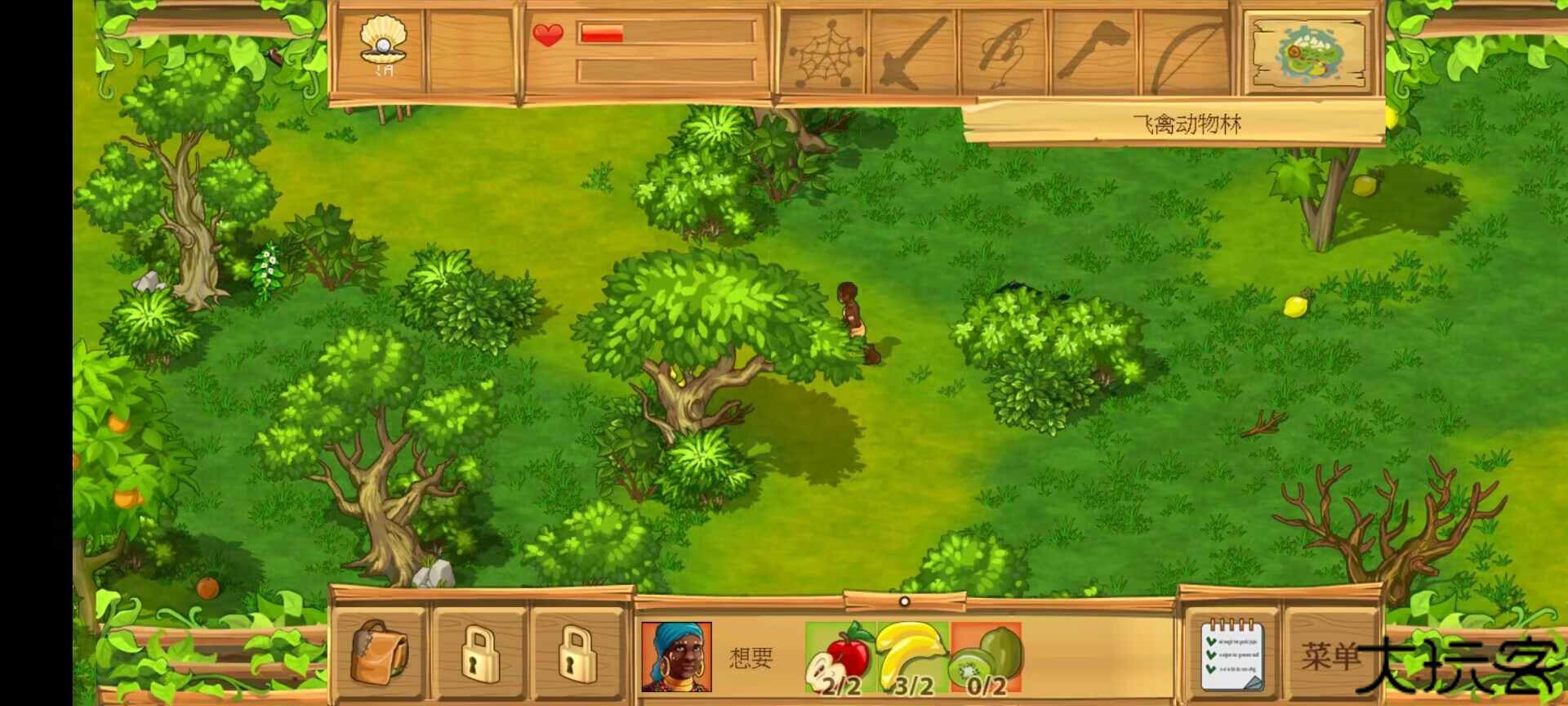Choose the fishing rod tool slot

[1004, 54]
